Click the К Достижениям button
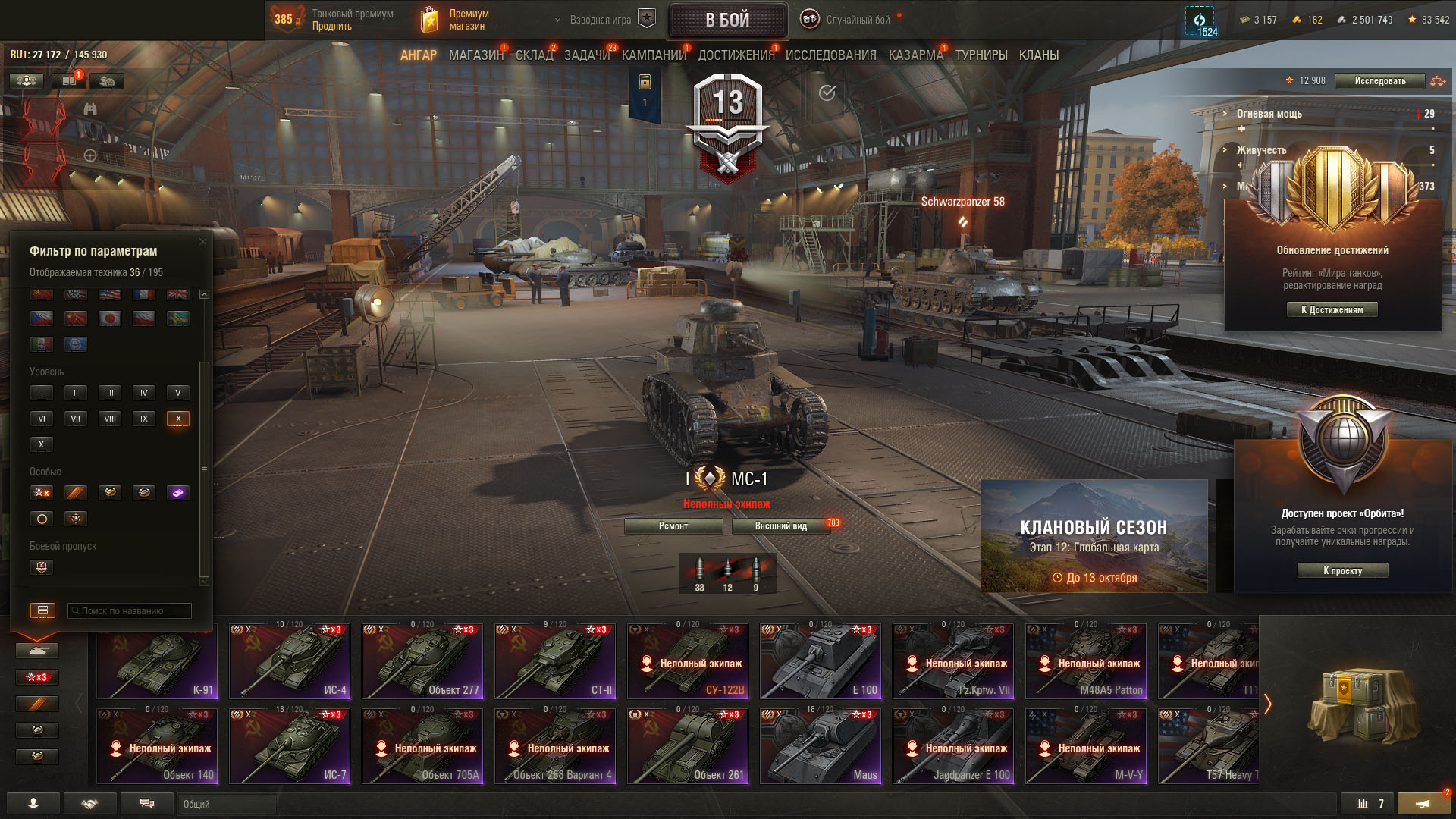This screenshot has width=1456, height=819. click(x=1332, y=309)
